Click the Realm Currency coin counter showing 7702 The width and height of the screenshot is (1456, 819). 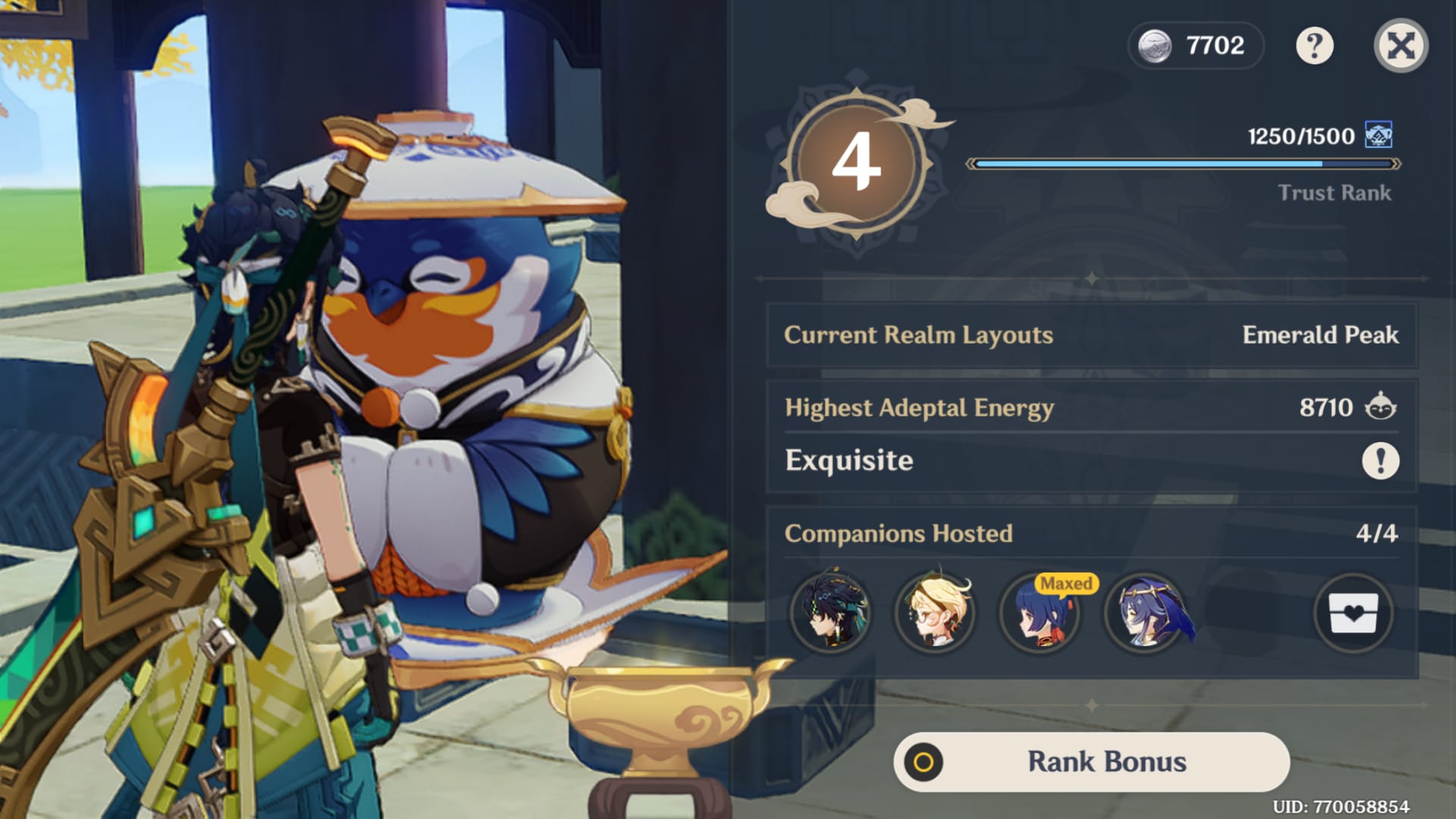point(1196,45)
